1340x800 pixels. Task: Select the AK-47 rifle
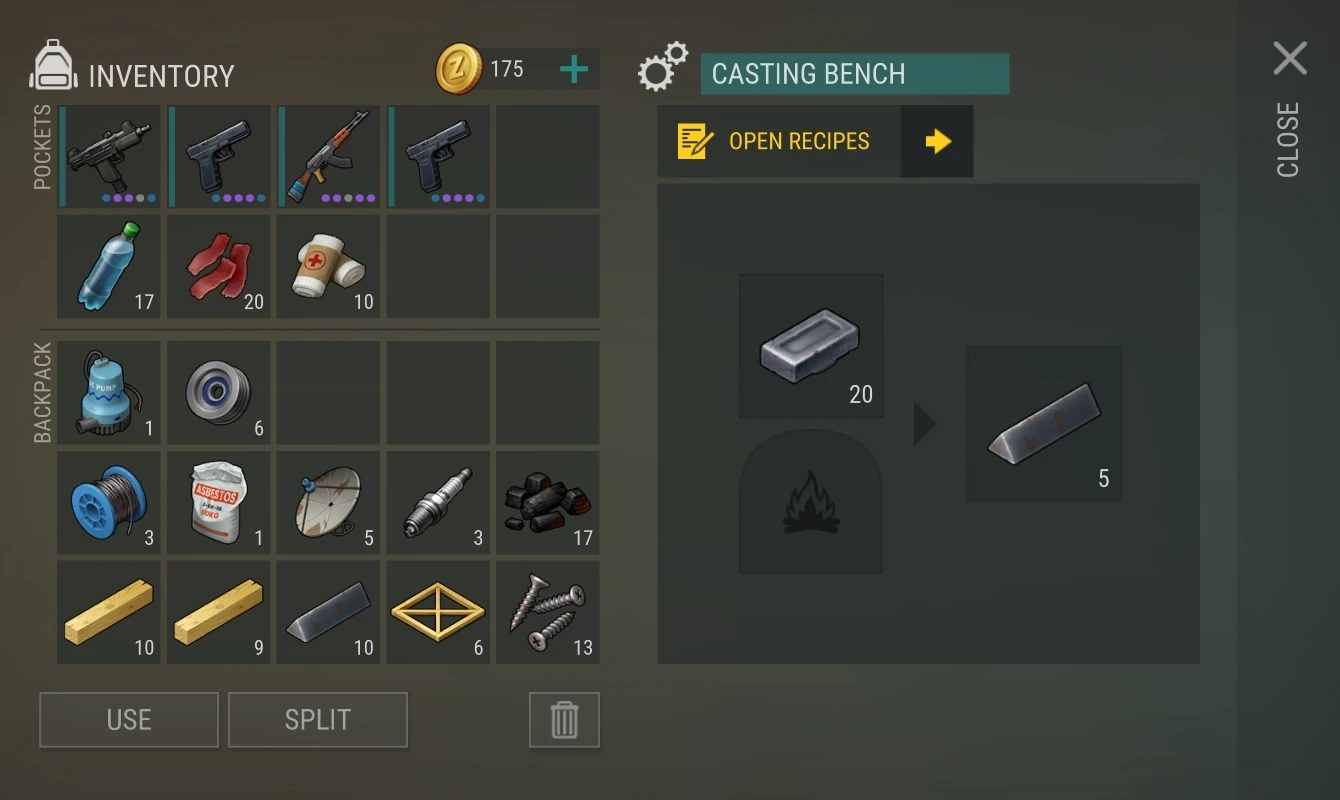(x=328, y=155)
